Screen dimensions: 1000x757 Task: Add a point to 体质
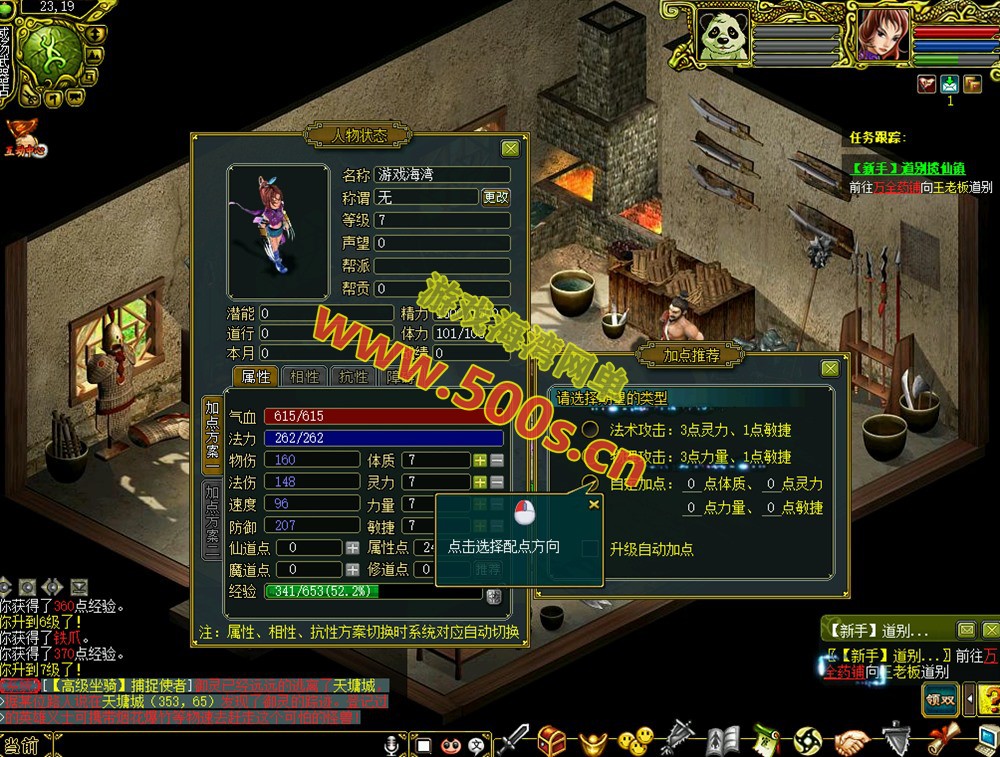pyautogui.click(x=480, y=460)
